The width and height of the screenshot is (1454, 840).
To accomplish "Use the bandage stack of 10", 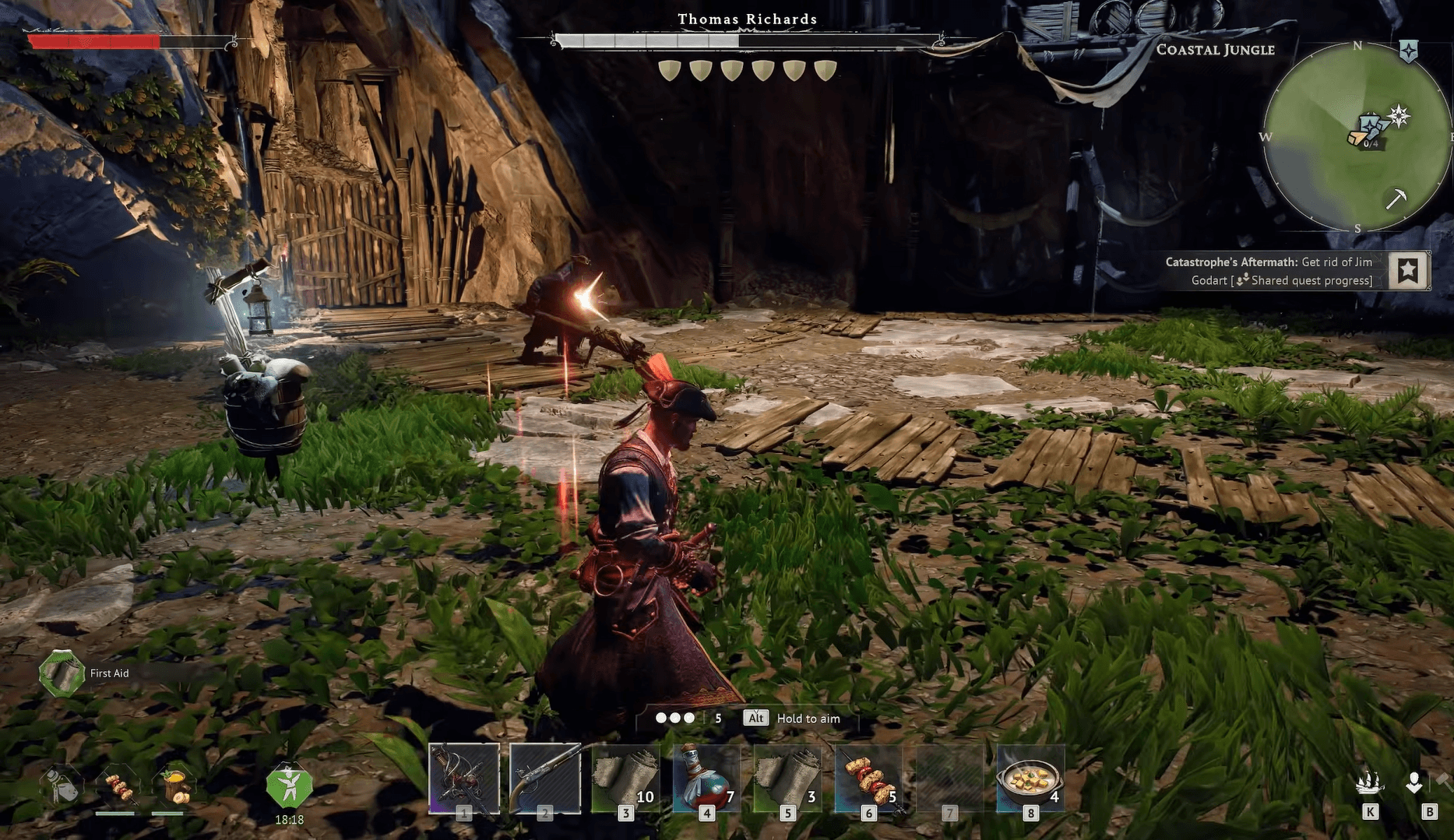I will click(x=626, y=778).
